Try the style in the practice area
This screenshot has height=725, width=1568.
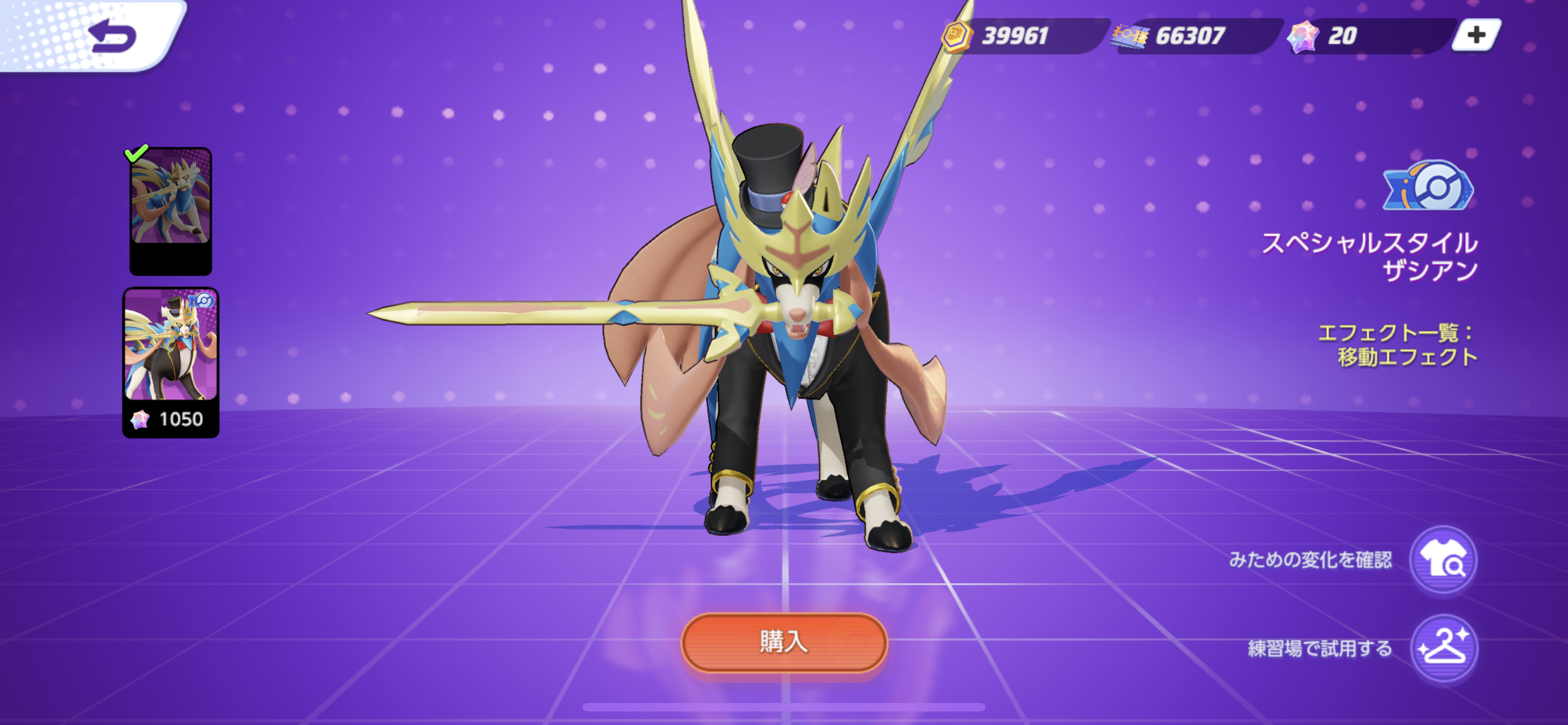click(x=1443, y=648)
